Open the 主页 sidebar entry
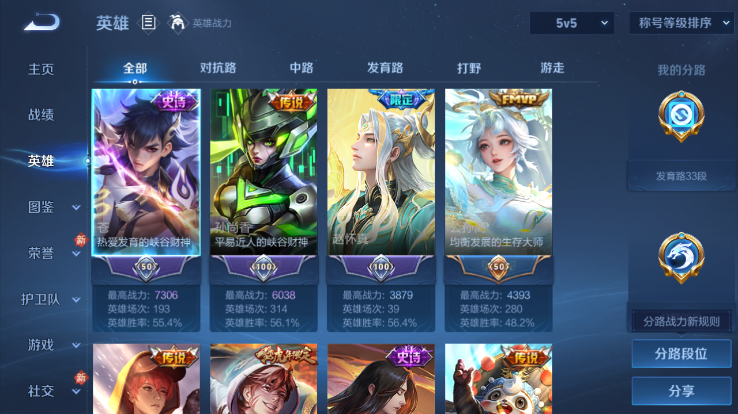Screen dimensions: 738x414 pyautogui.click(x=41, y=69)
